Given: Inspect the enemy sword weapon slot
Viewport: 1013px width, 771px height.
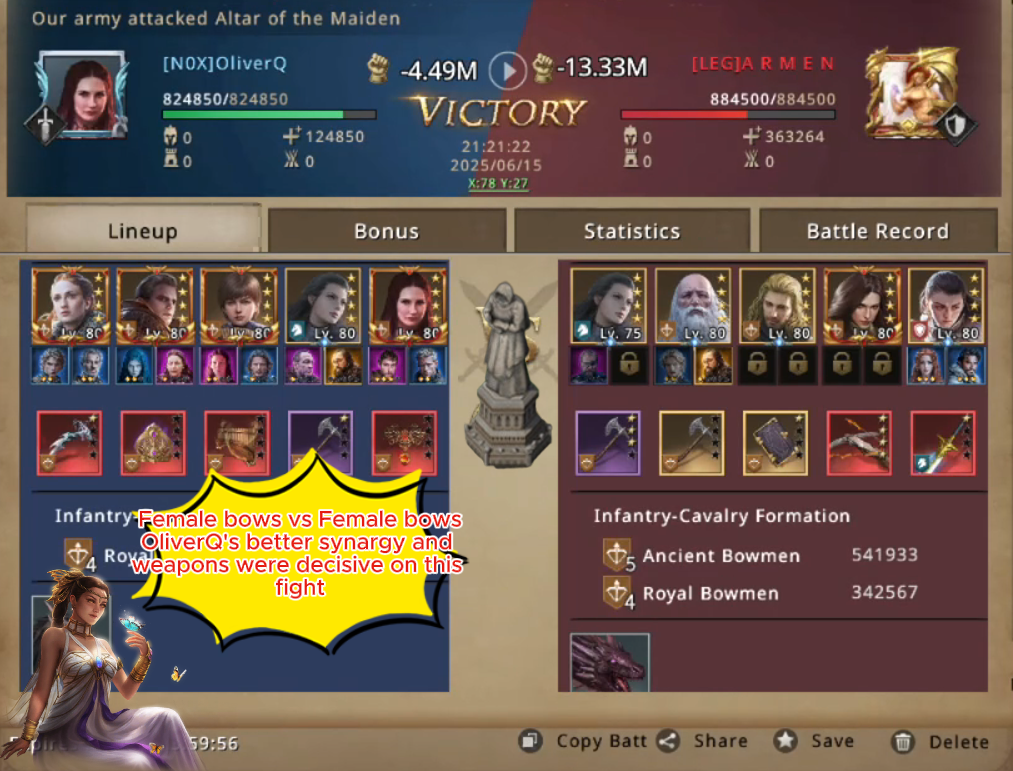Looking at the screenshot, I should (x=943, y=442).
